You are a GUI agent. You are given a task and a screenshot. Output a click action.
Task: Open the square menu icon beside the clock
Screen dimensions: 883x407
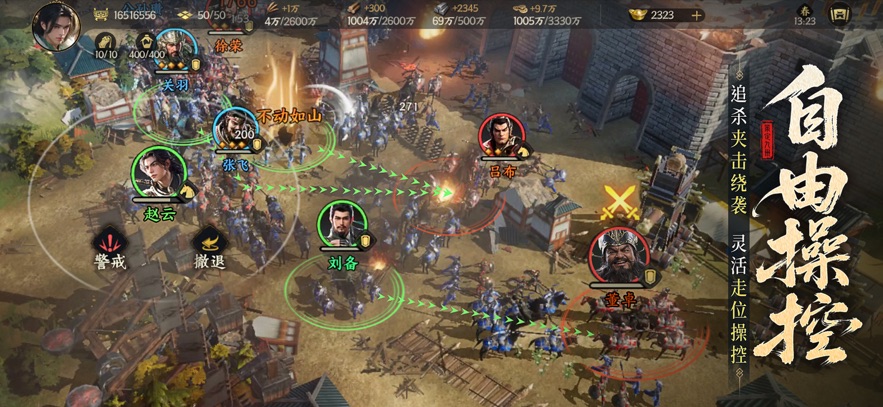pyautogui.click(x=838, y=16)
